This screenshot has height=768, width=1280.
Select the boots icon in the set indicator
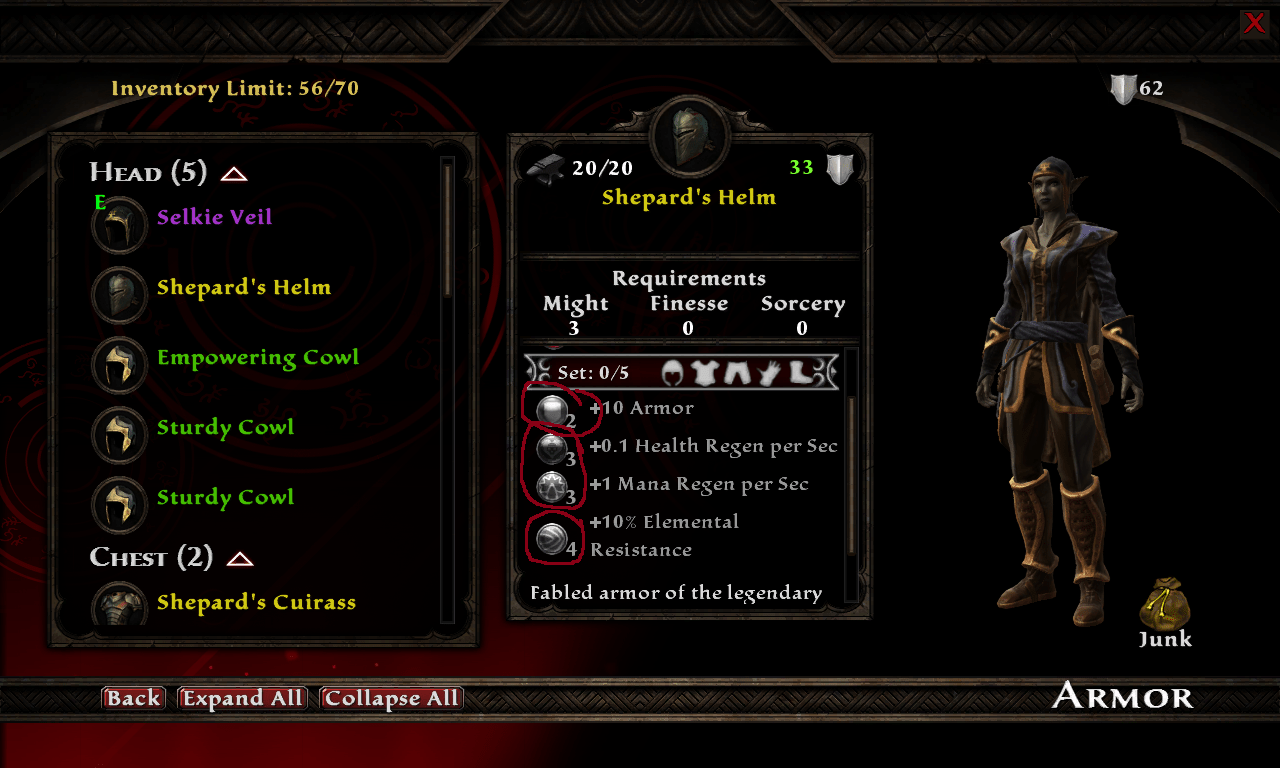pyautogui.click(x=800, y=371)
